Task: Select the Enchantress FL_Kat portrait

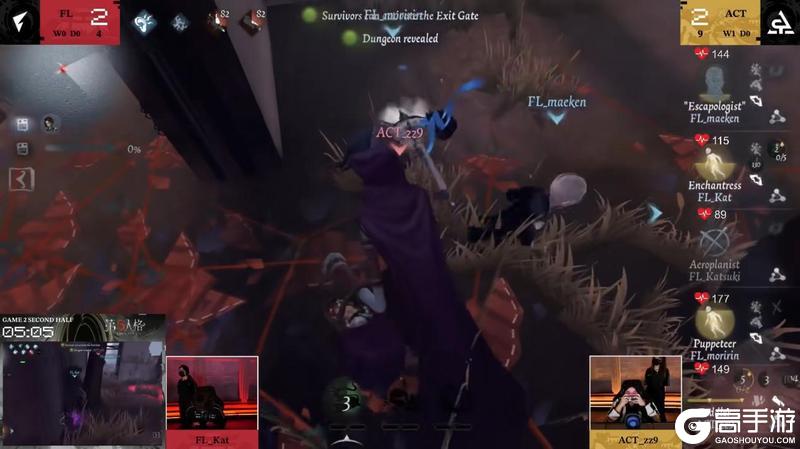Action: [x=713, y=164]
